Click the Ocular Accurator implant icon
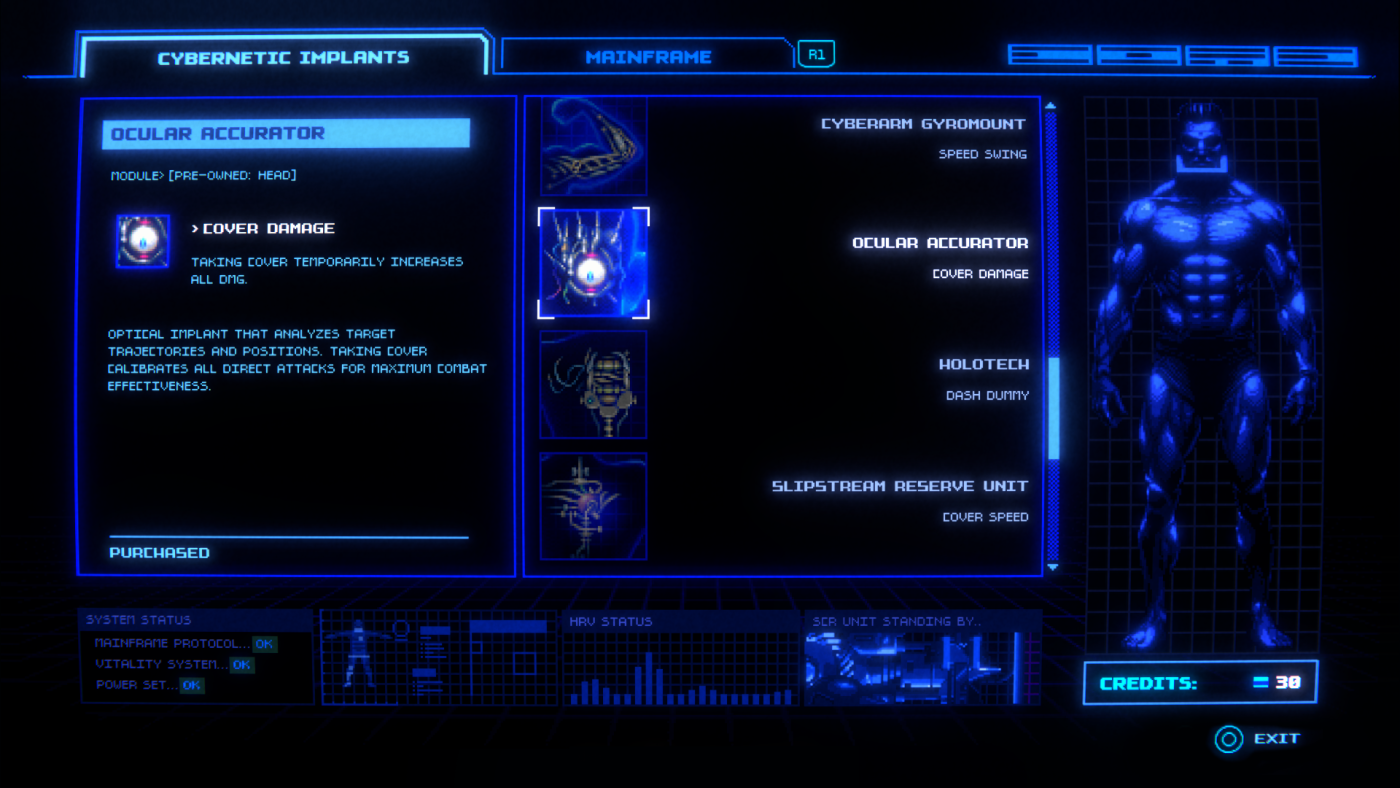The image size is (1400, 788). click(593, 262)
